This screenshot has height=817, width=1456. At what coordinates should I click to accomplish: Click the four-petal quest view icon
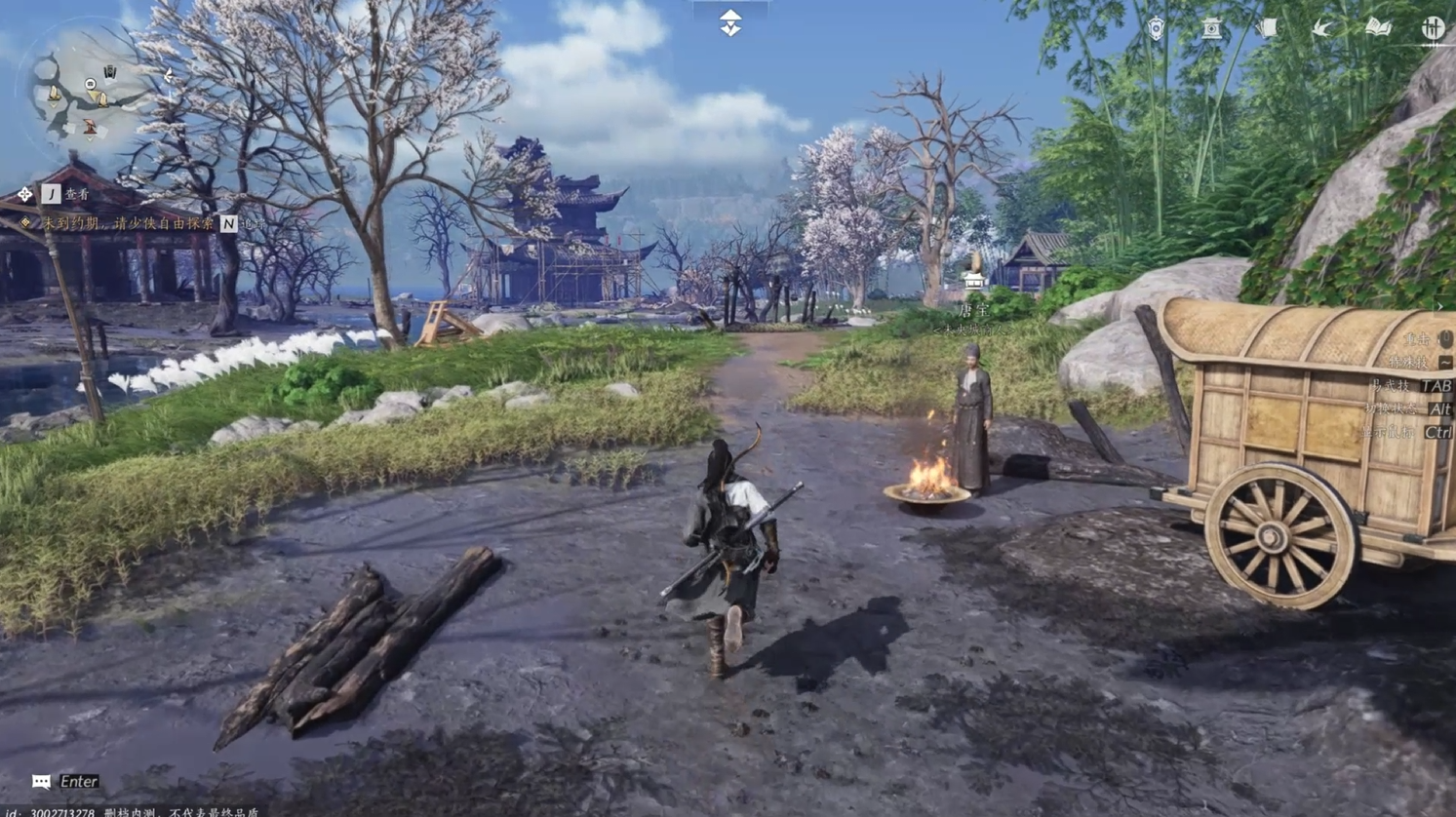tap(24, 195)
